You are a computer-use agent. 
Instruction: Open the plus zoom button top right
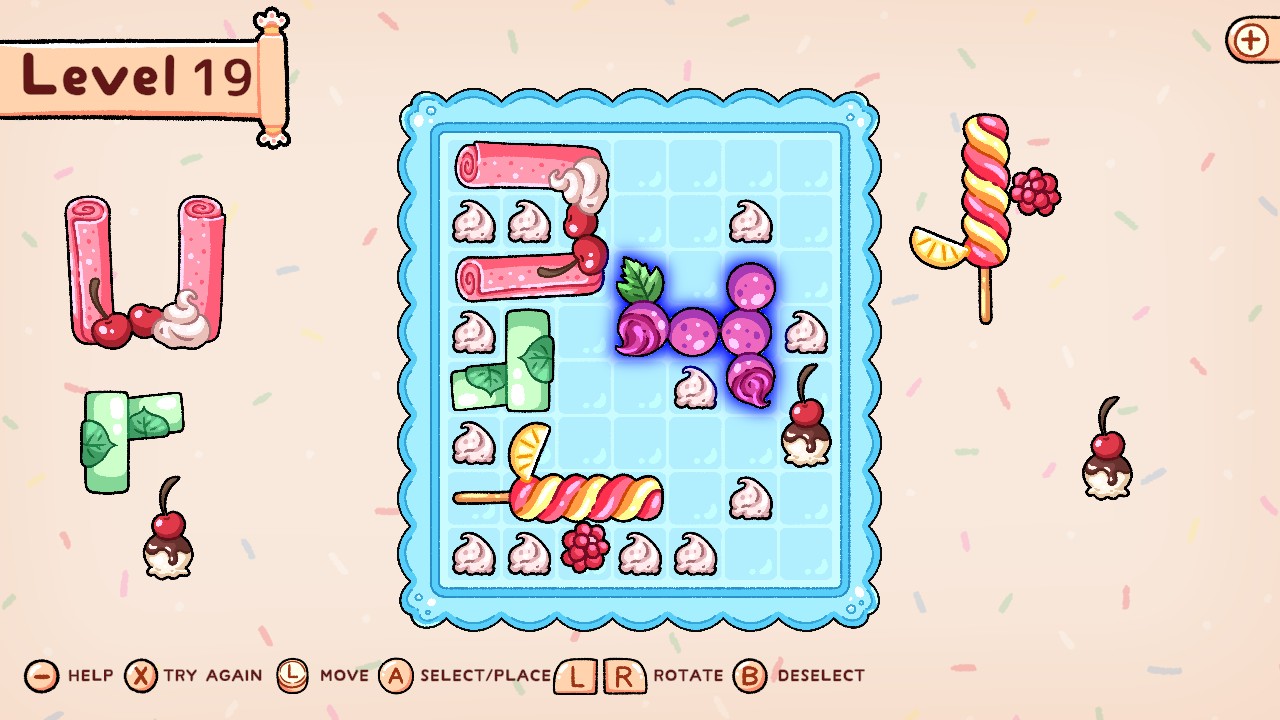(x=1249, y=41)
